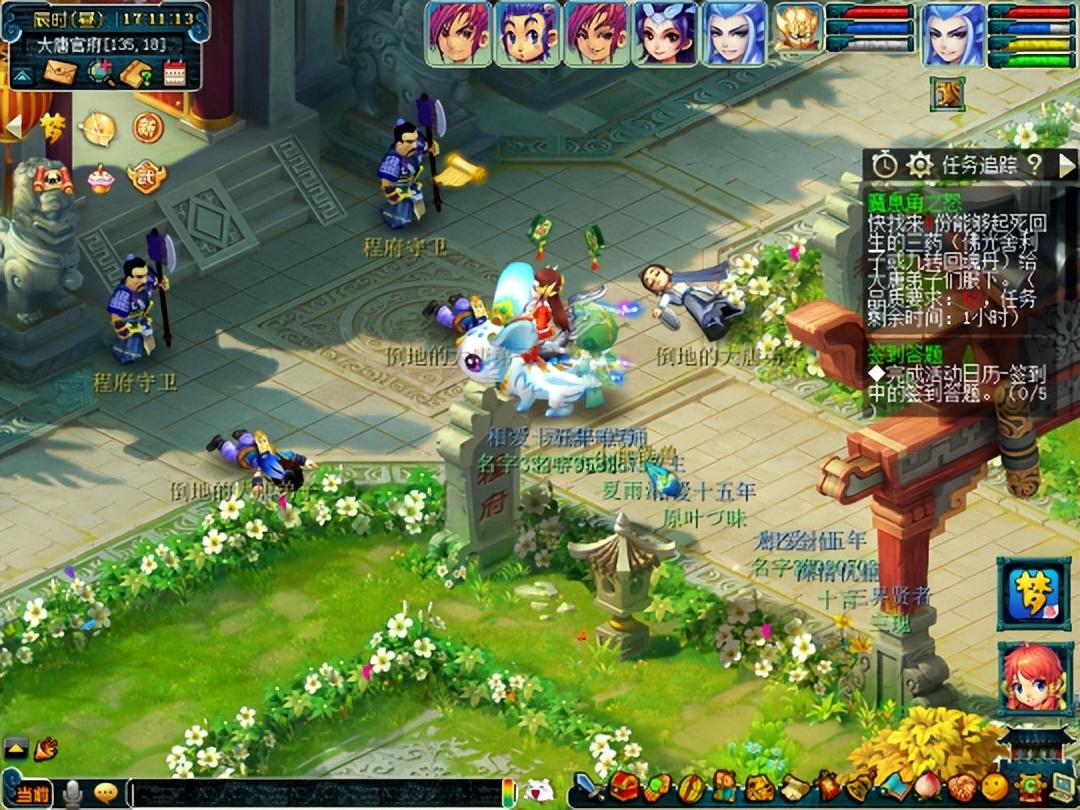The image size is (1080, 810).
Task: Click the orange 新 round icon
Action: click(148, 128)
